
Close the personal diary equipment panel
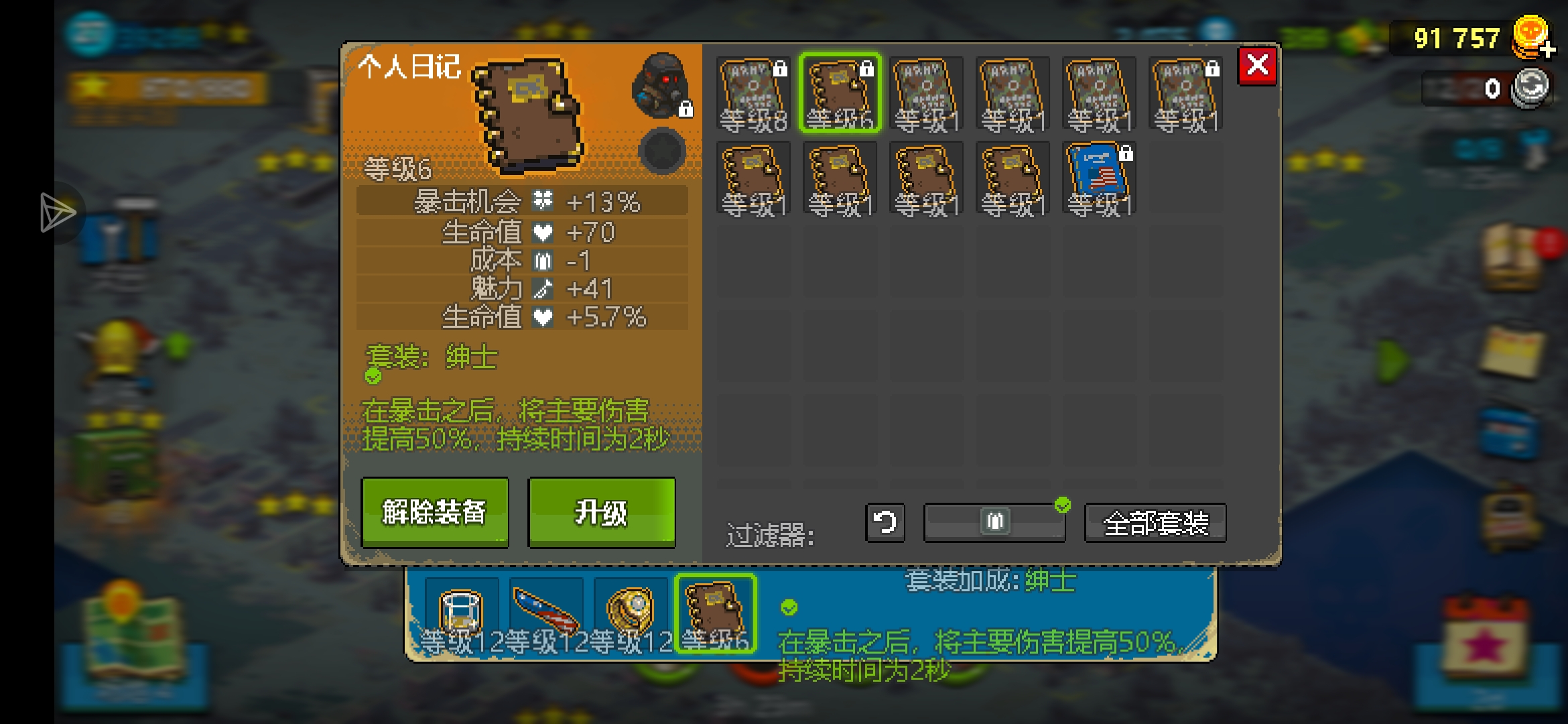pos(1257,66)
